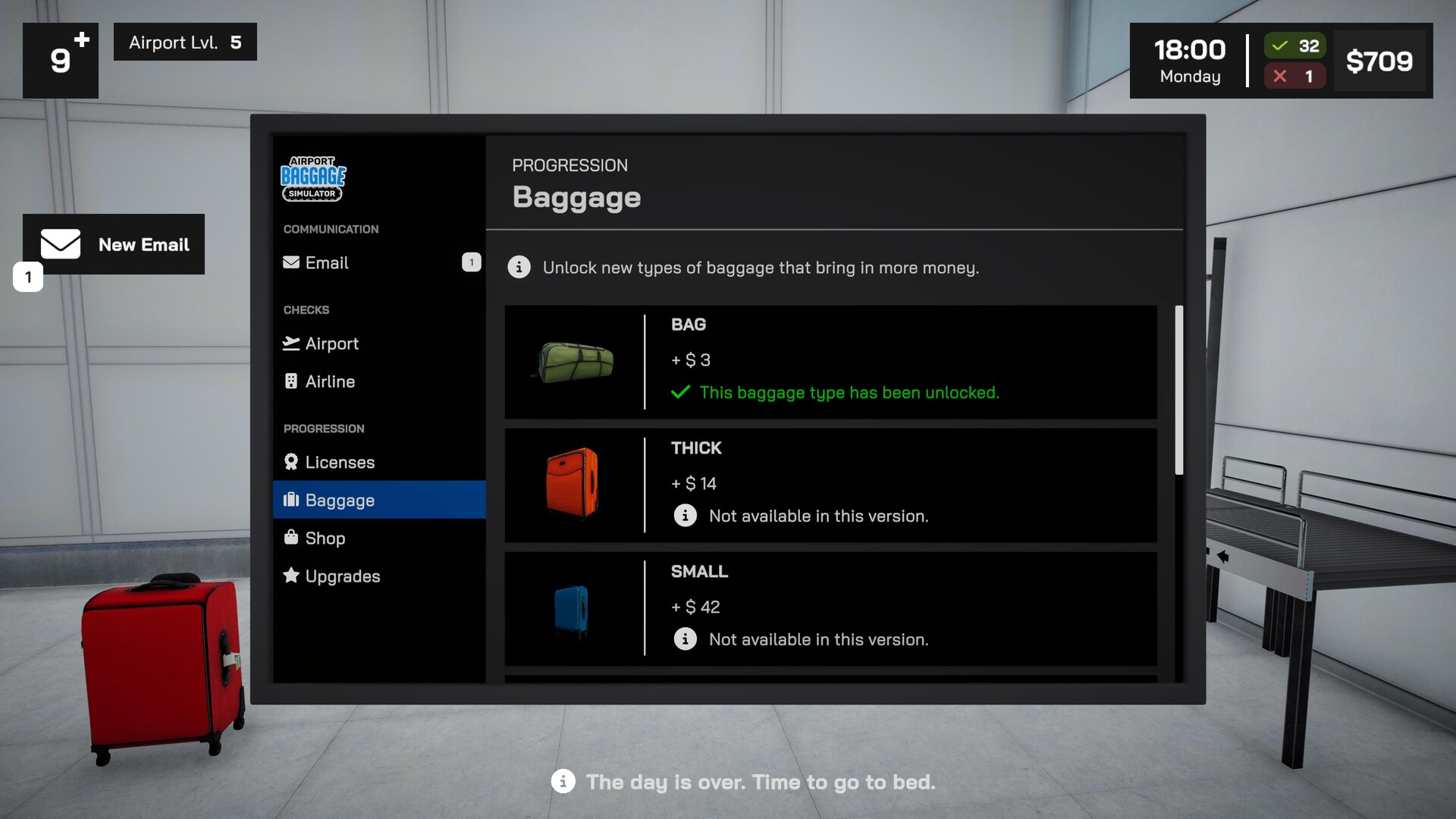
Task: Click the failed deliveries X counter
Action: 1294,76
